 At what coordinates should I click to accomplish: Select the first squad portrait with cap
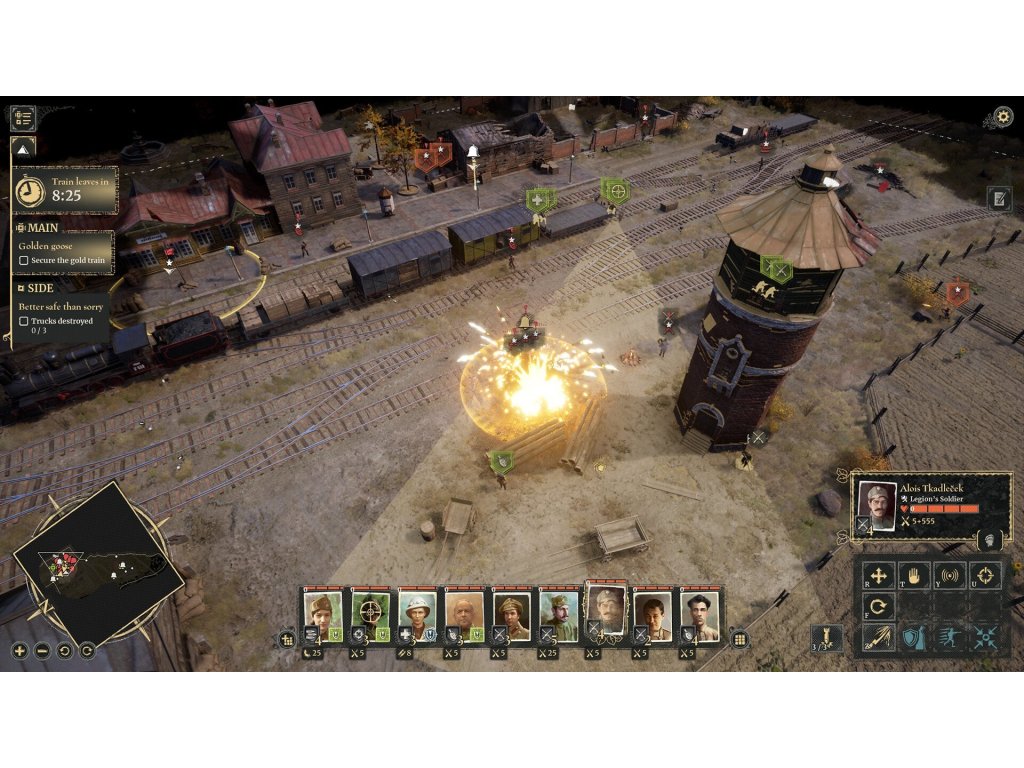tap(323, 611)
